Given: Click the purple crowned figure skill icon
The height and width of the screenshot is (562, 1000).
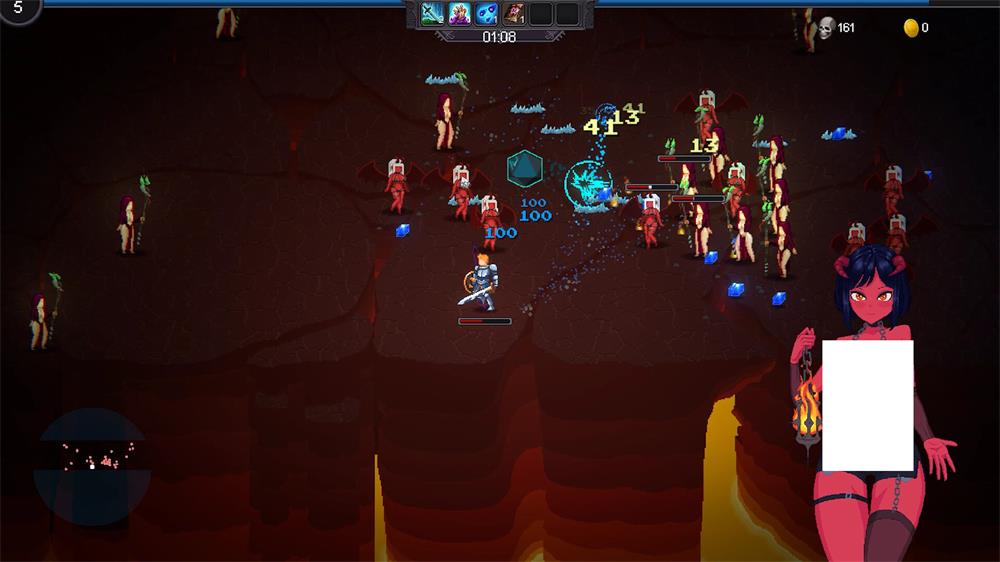Looking at the screenshot, I should point(459,13).
